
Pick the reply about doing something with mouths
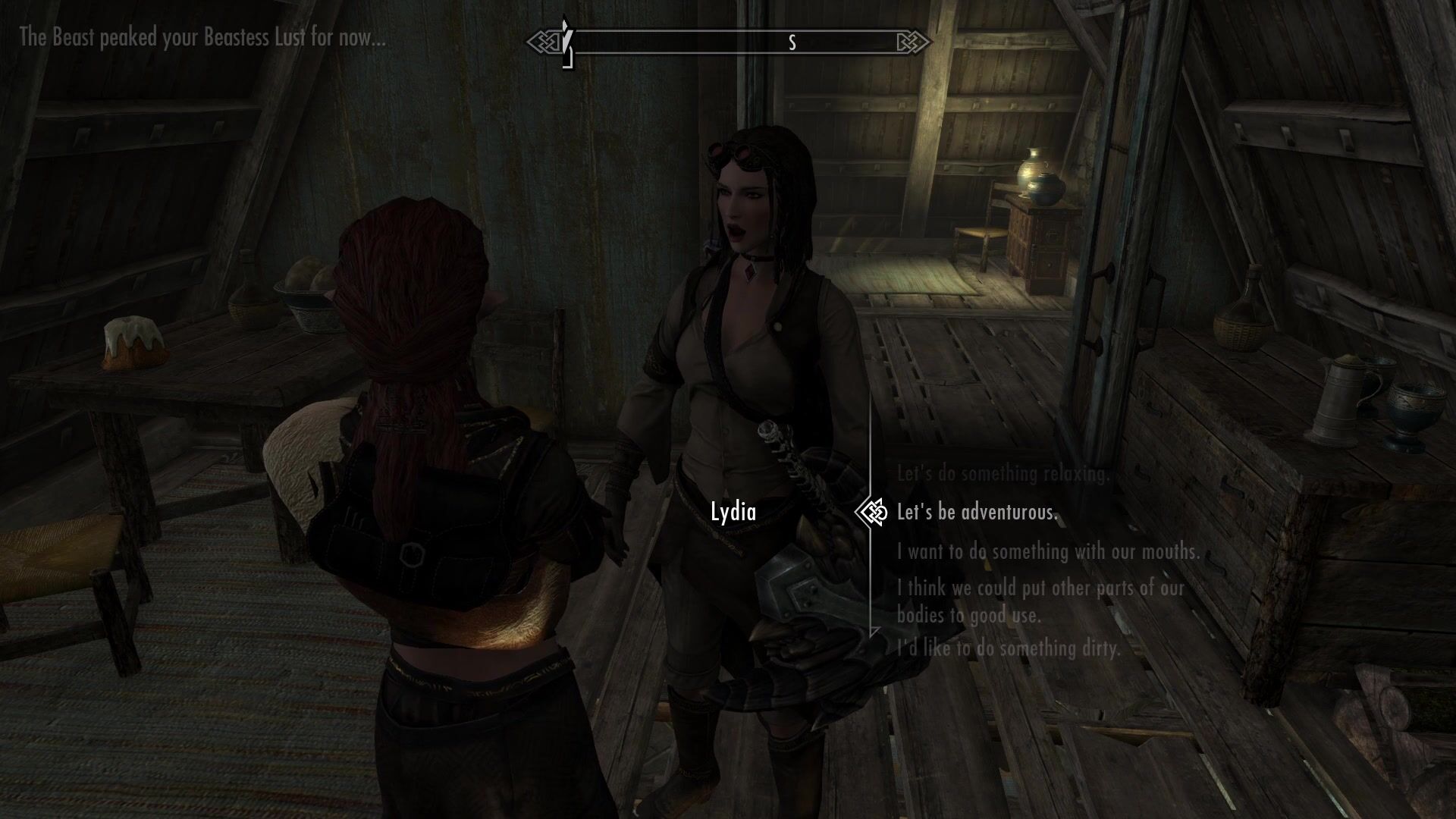(x=1048, y=551)
